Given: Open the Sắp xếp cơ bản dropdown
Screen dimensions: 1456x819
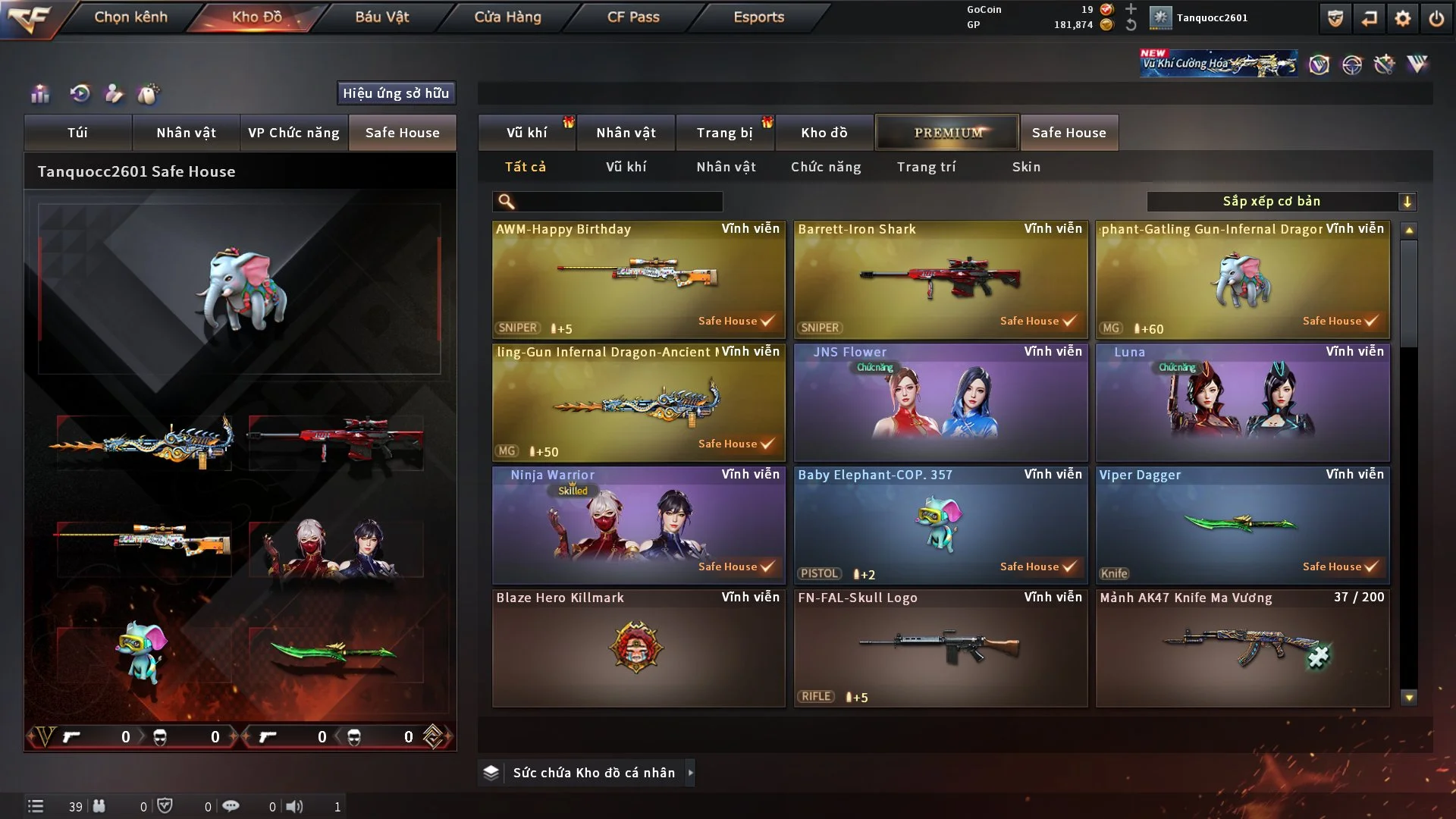Looking at the screenshot, I should (1281, 202).
